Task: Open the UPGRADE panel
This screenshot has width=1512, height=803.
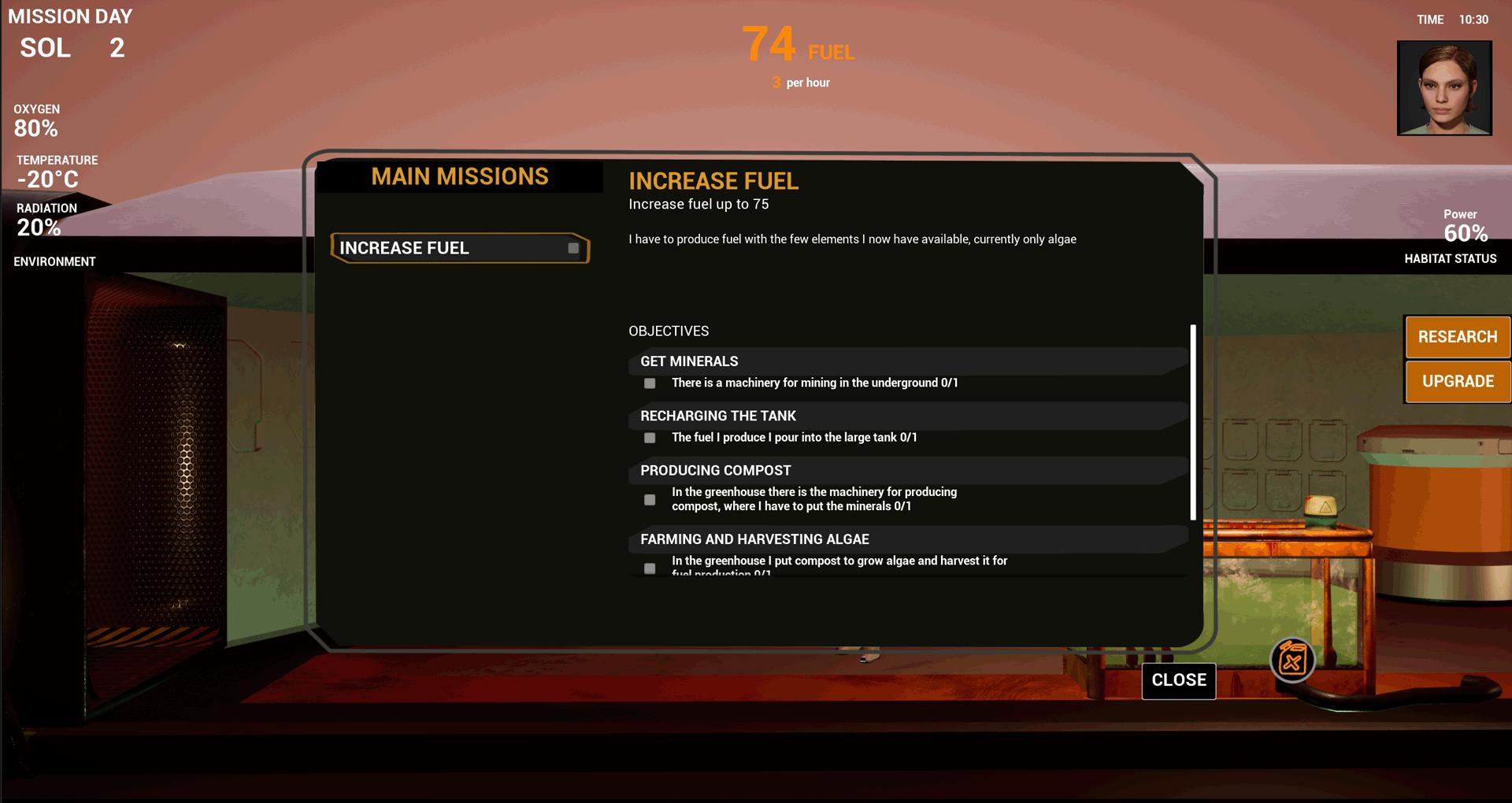Action: (x=1458, y=382)
